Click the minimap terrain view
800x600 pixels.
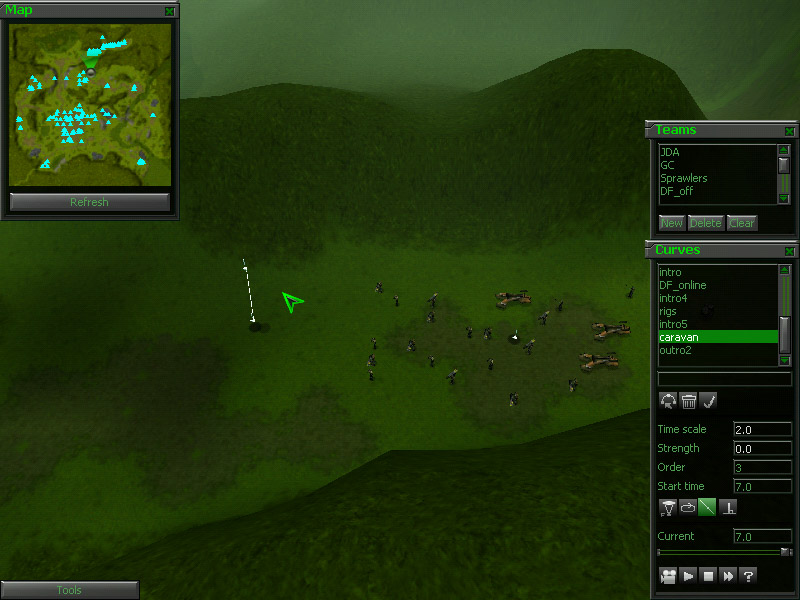pos(89,105)
